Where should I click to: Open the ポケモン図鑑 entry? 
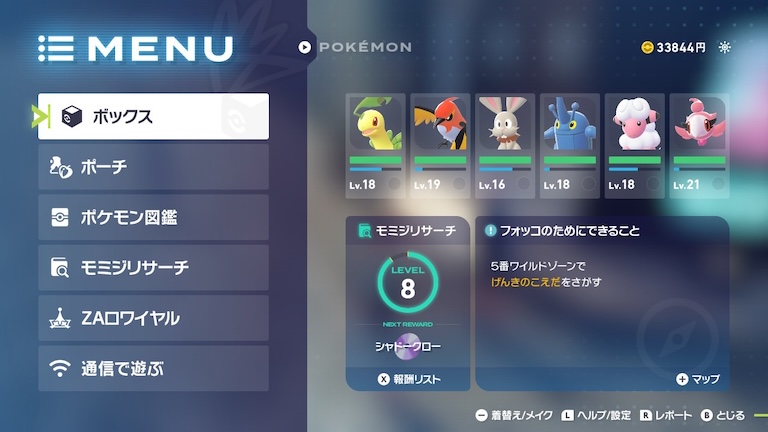[153, 217]
